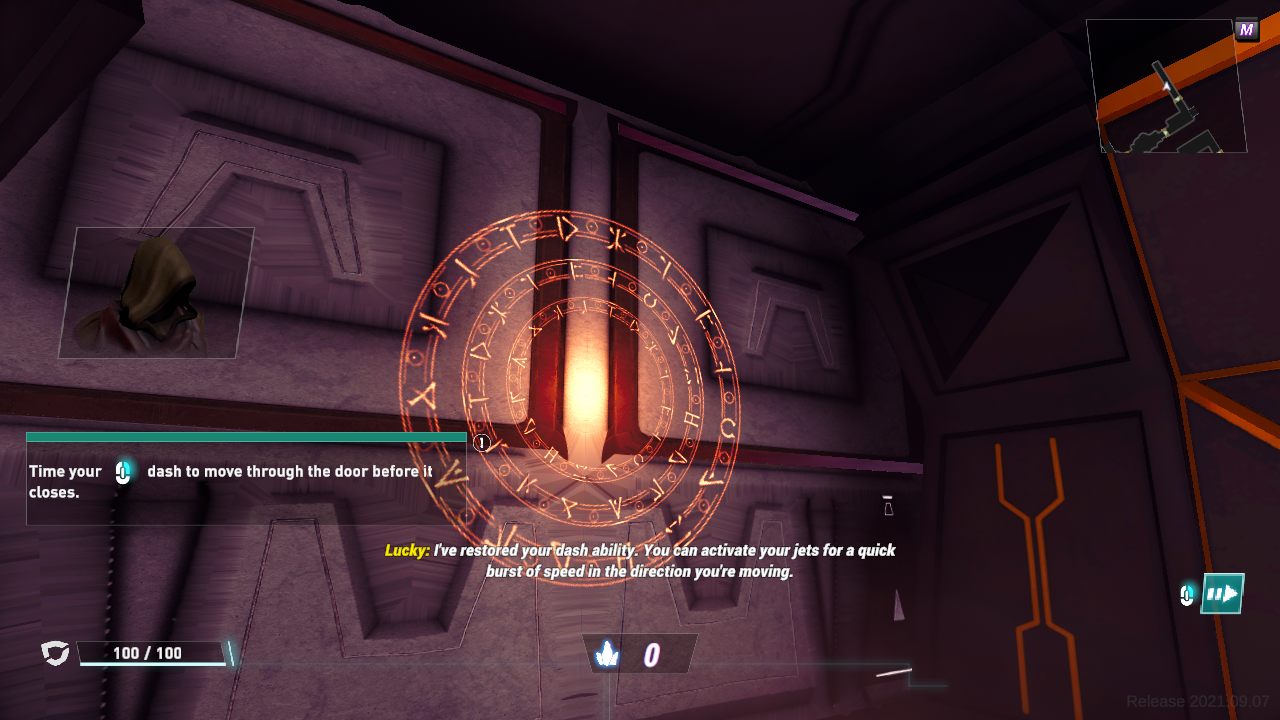This screenshot has width=1280, height=720.
Task: Click the purple M map button
Action: click(x=1246, y=30)
